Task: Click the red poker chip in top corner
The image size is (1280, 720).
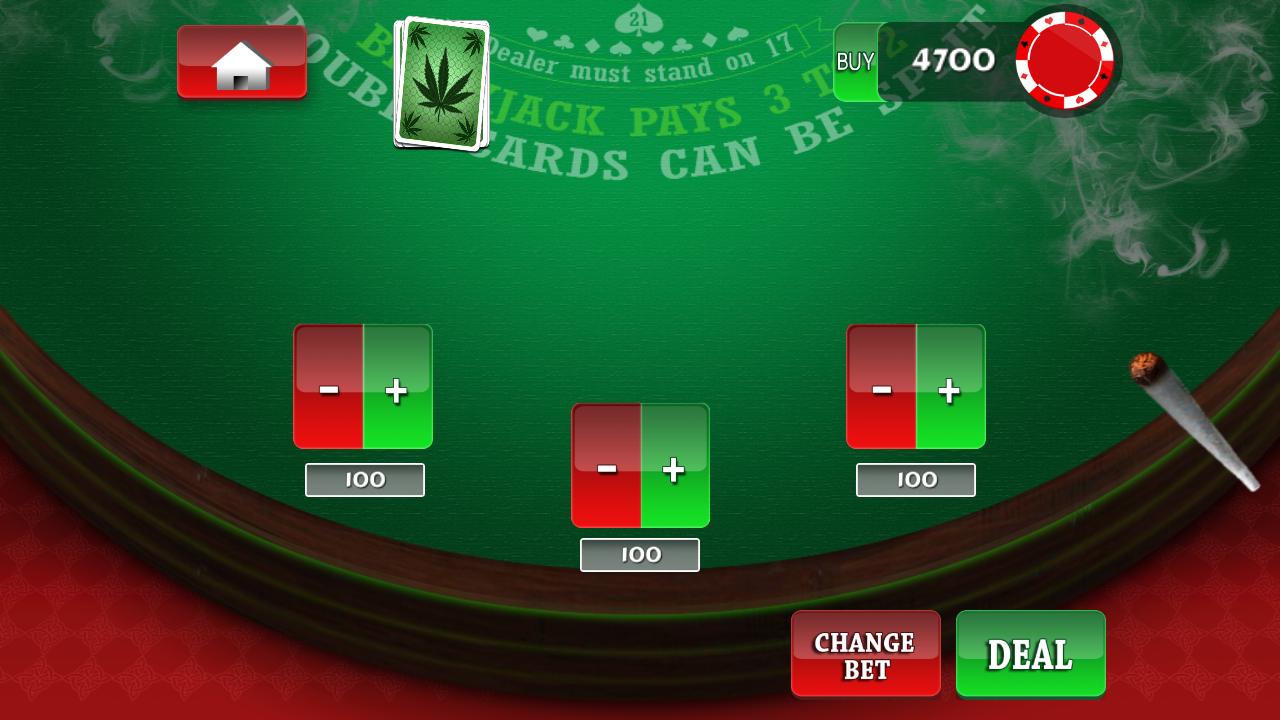Action: point(1066,60)
